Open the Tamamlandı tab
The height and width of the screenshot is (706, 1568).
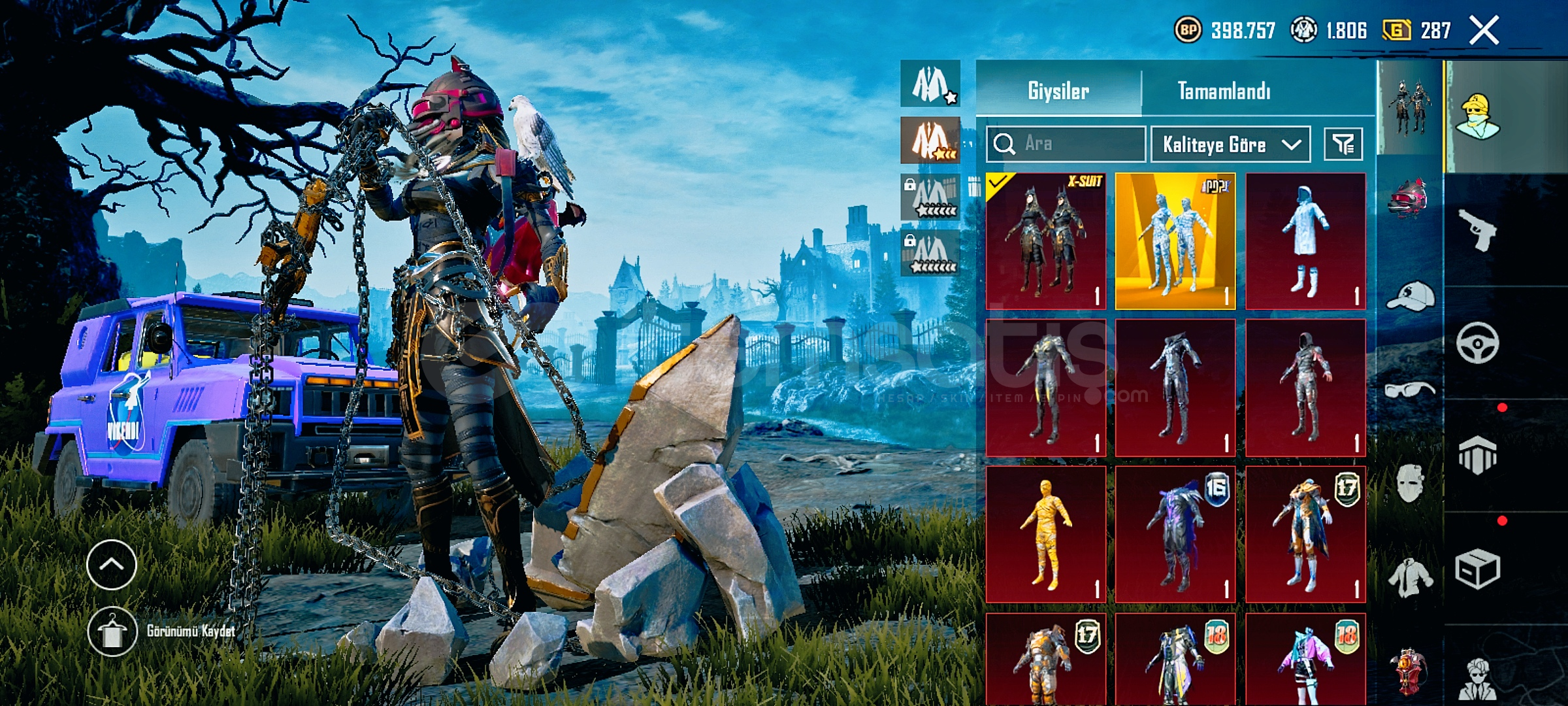[1224, 91]
